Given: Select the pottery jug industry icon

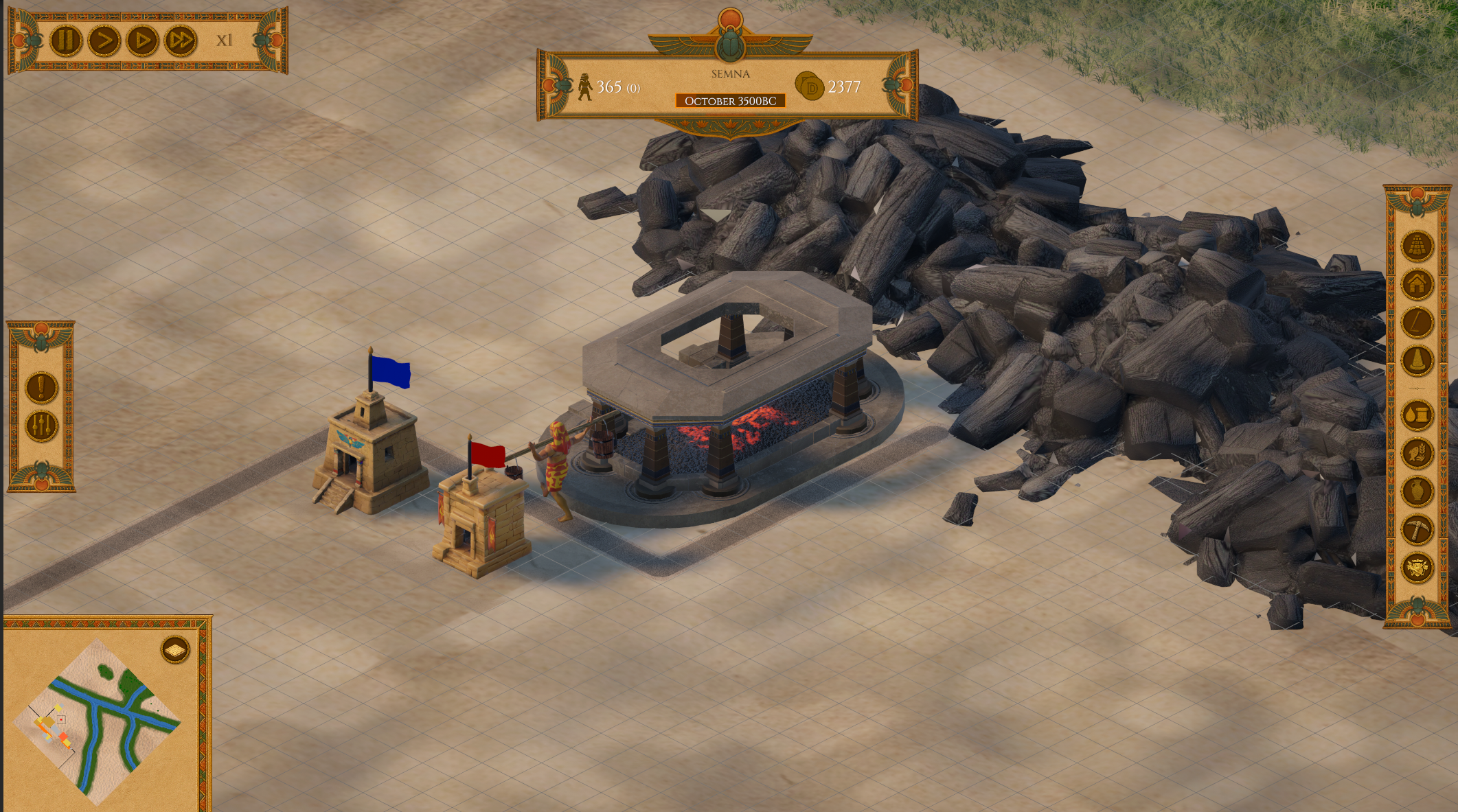Looking at the screenshot, I should click(1417, 490).
